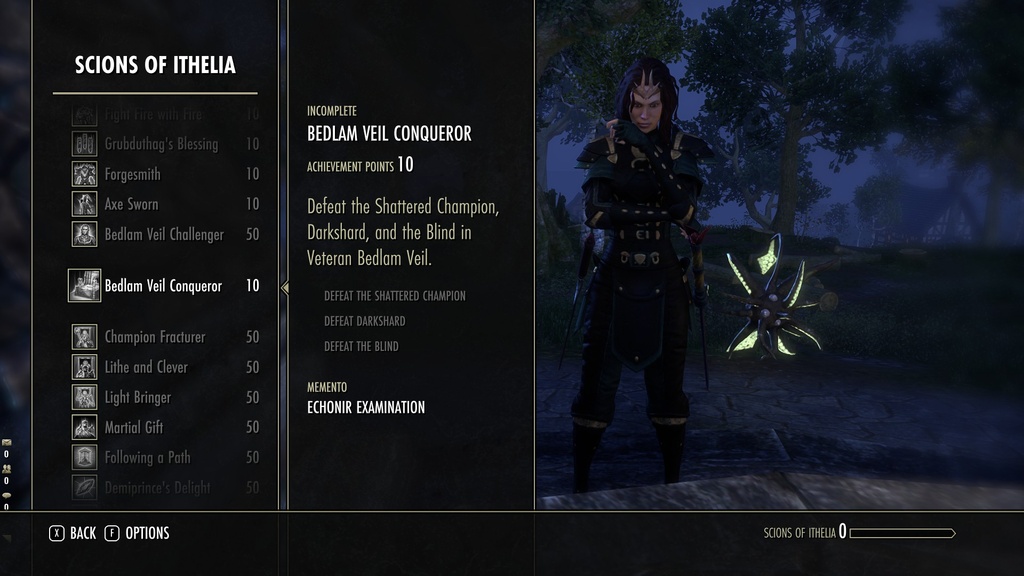This screenshot has width=1024, height=576.
Task: Choose the Martial Gift achievement
Action: pos(134,427)
